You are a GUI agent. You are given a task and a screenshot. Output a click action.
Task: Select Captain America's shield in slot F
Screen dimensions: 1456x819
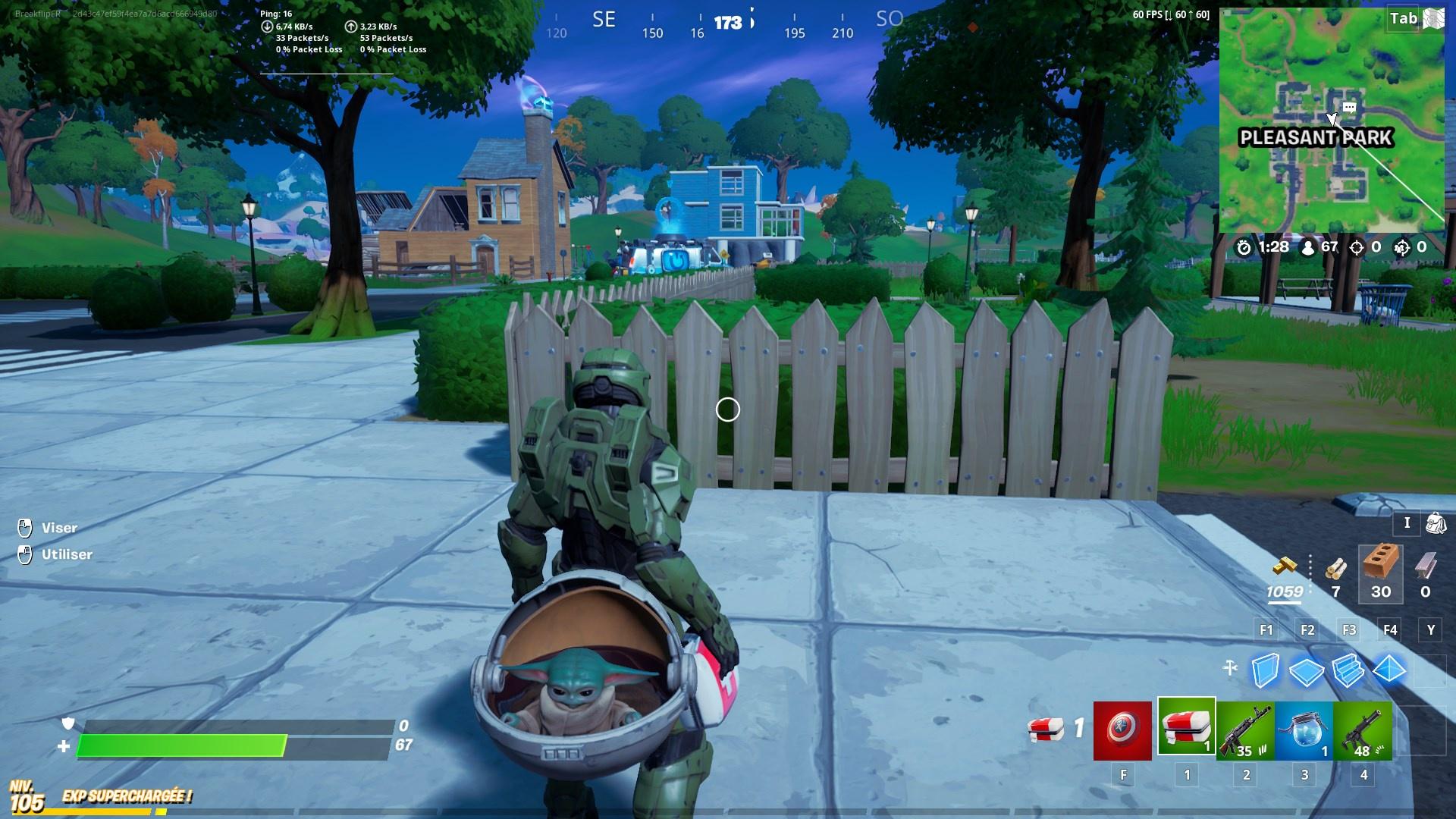point(1122,730)
